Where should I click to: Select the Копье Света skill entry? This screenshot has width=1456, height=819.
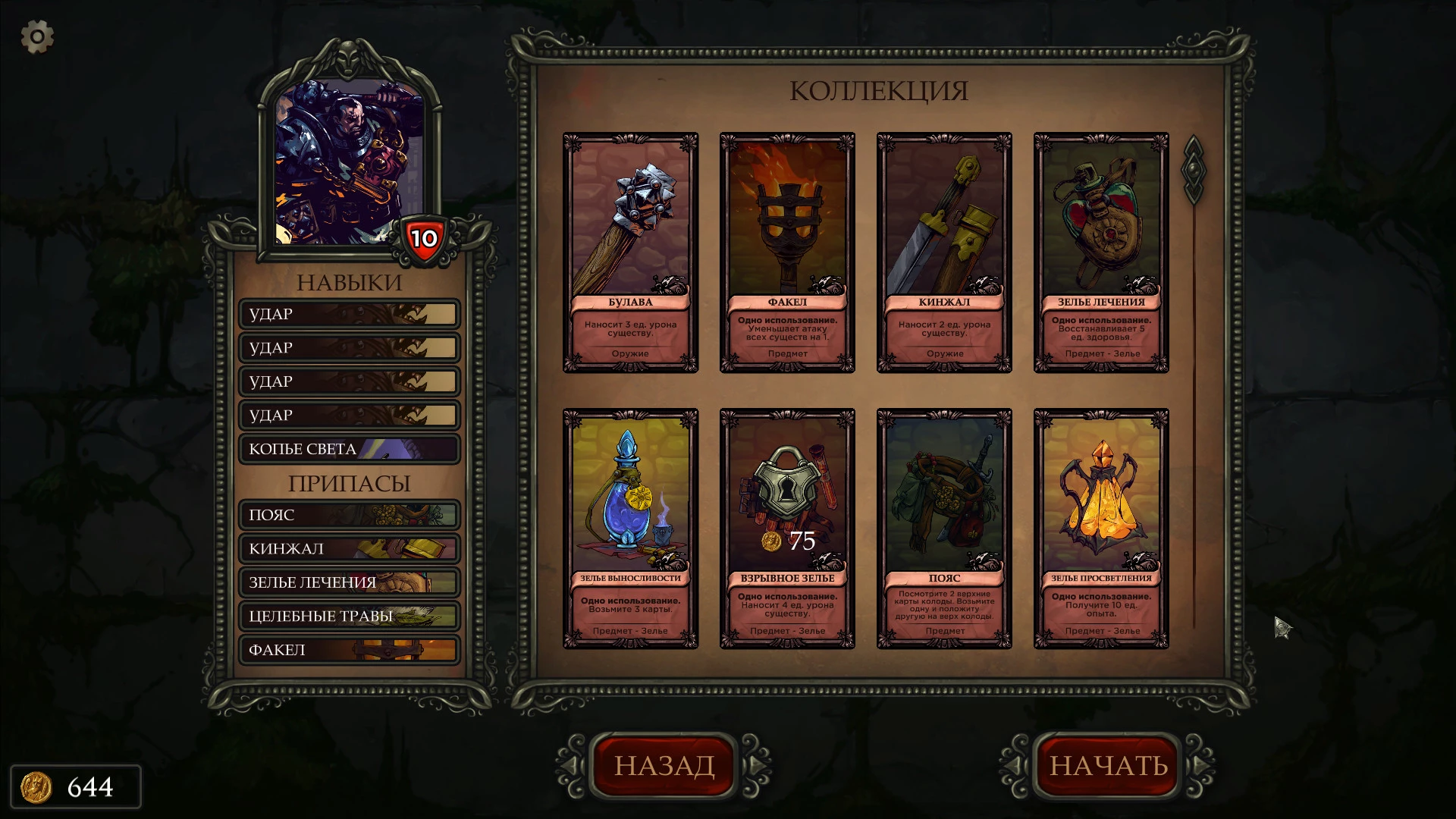pyautogui.click(x=350, y=449)
